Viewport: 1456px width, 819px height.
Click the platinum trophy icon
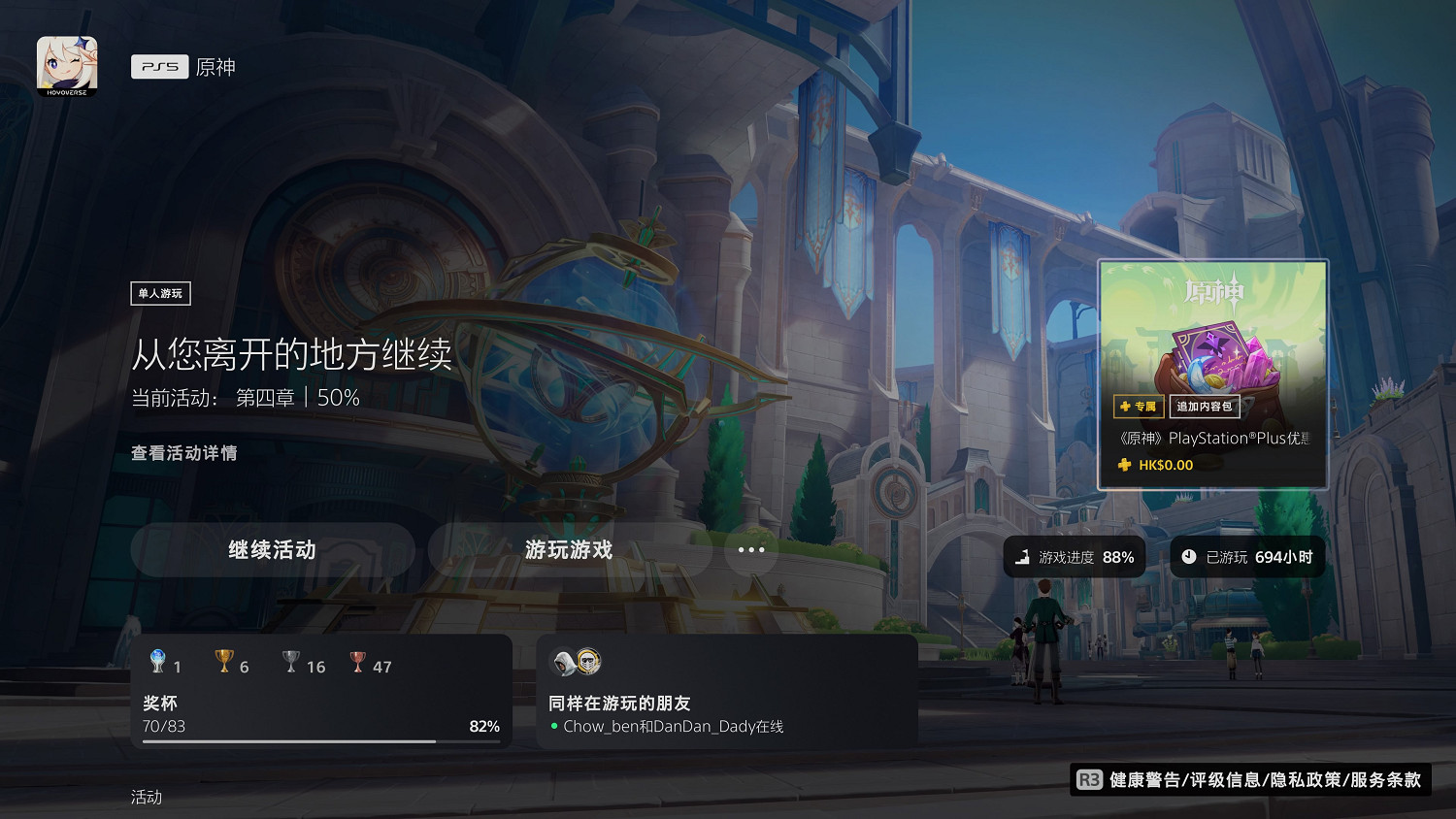click(158, 661)
